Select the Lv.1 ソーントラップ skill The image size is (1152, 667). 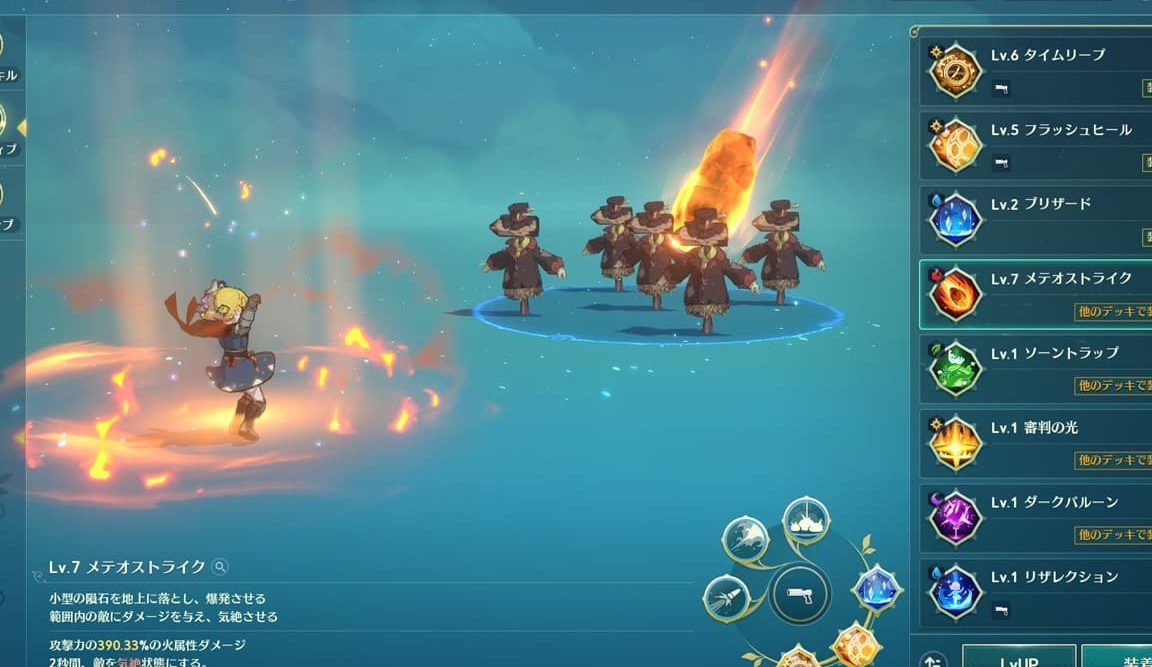tap(1040, 368)
